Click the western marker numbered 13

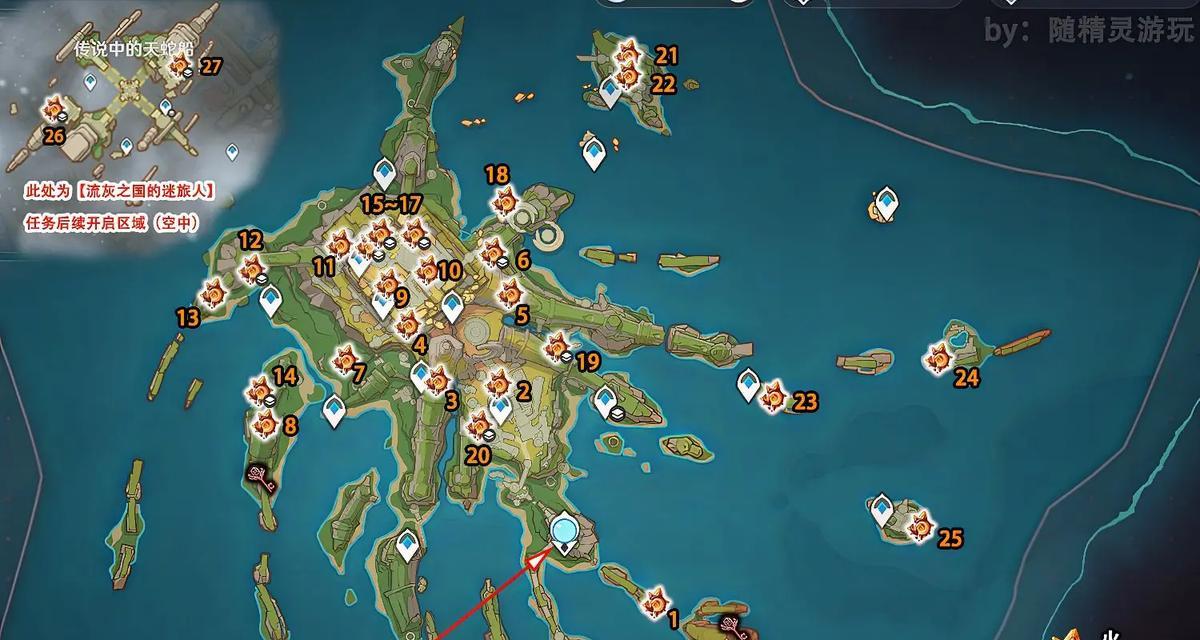212,294
